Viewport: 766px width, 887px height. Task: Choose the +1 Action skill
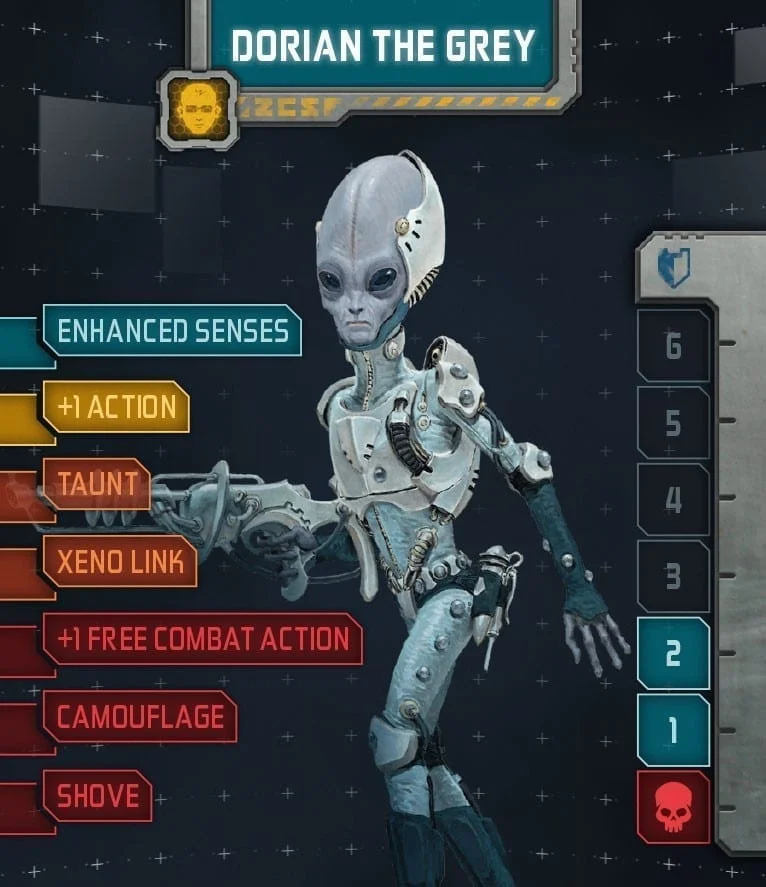pyautogui.click(x=116, y=407)
